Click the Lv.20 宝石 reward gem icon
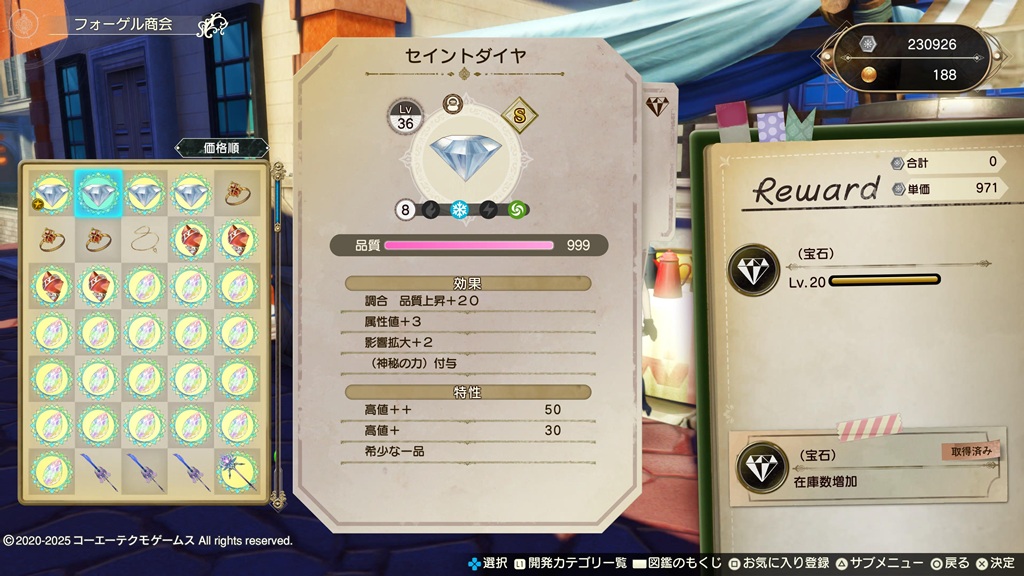 tap(753, 270)
